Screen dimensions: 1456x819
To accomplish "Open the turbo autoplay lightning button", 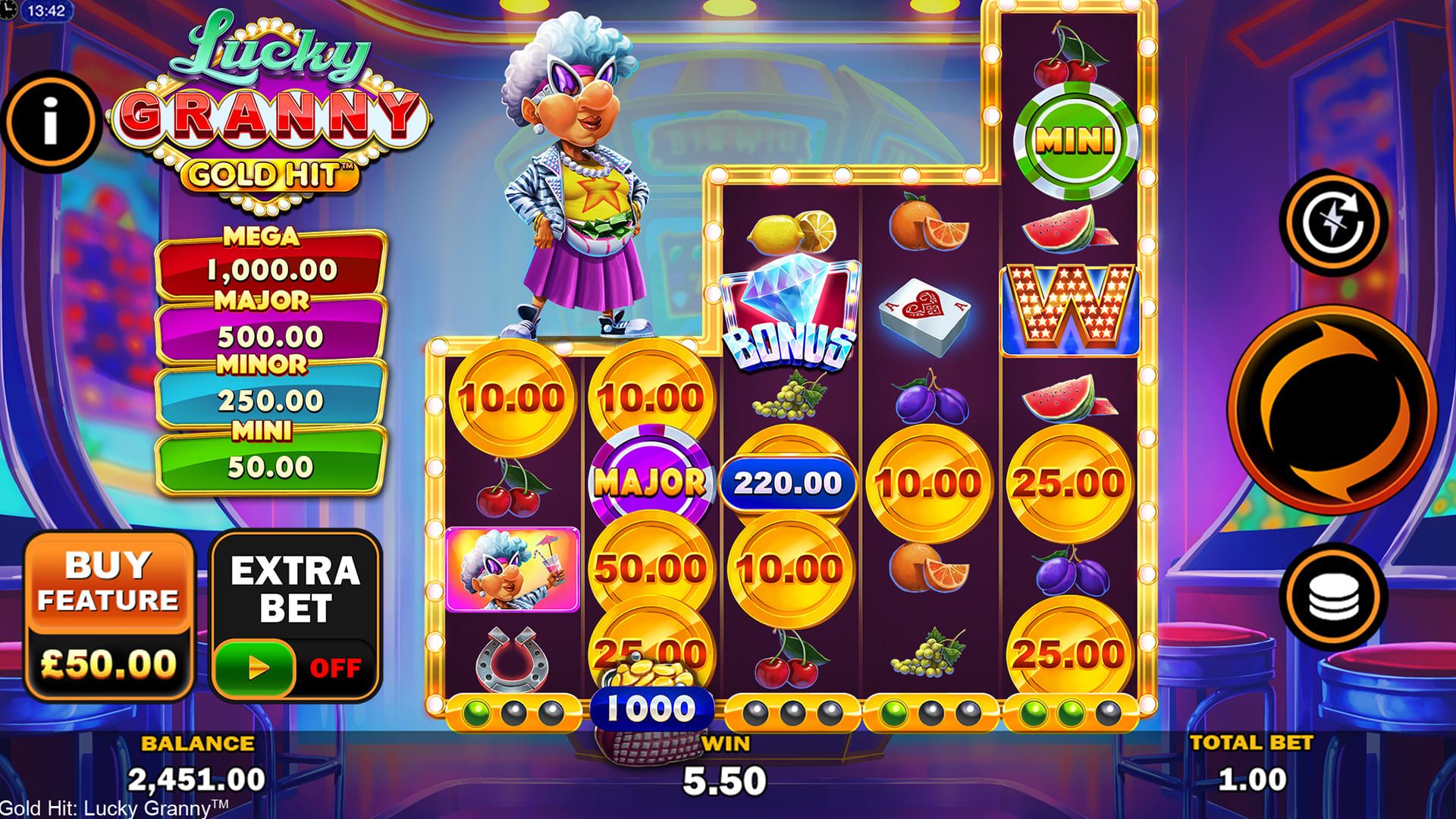I will click(1333, 223).
